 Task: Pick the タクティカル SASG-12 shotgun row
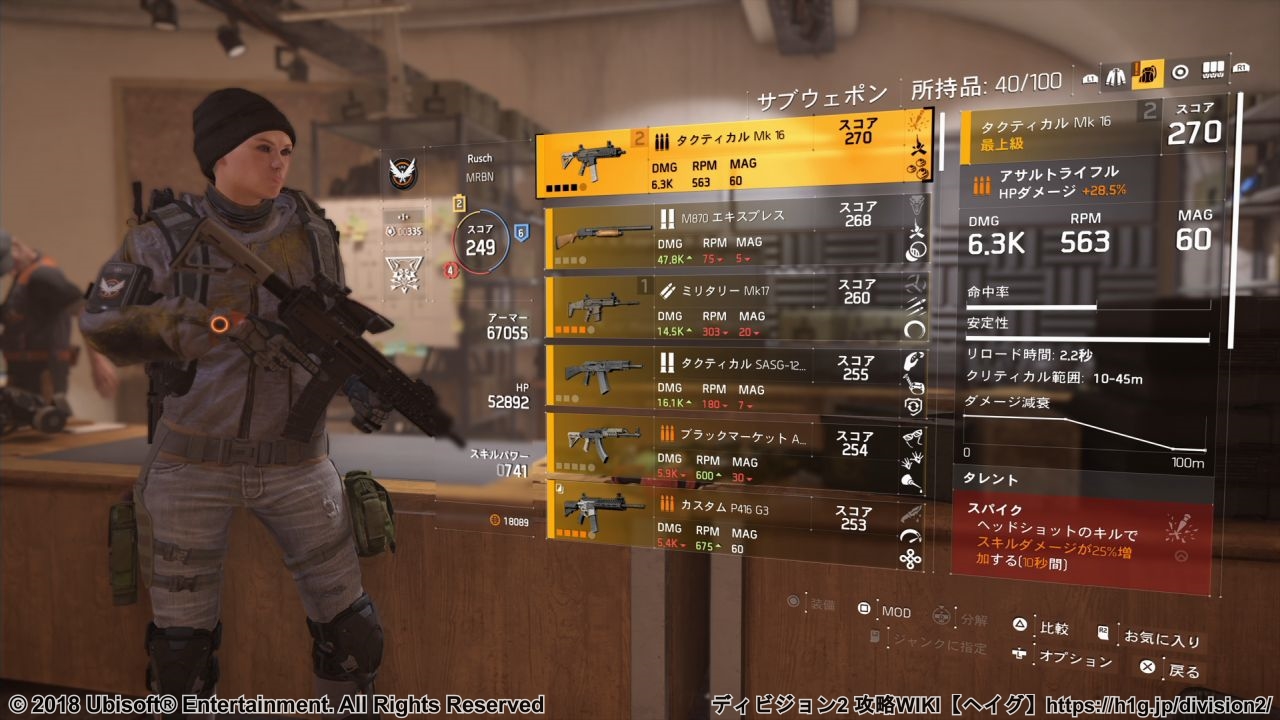click(x=735, y=378)
